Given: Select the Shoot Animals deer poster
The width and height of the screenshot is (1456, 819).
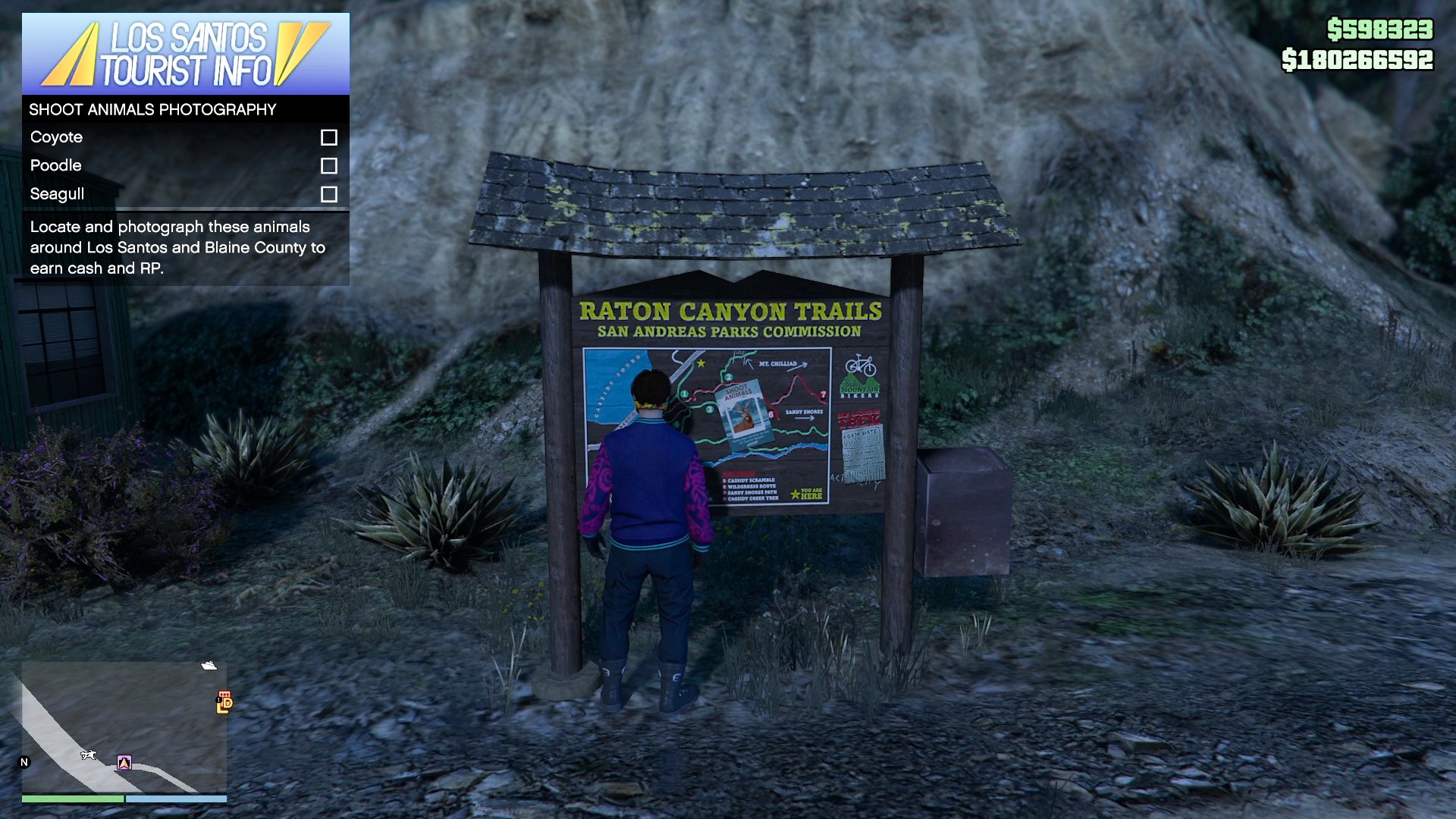Looking at the screenshot, I should click(745, 415).
